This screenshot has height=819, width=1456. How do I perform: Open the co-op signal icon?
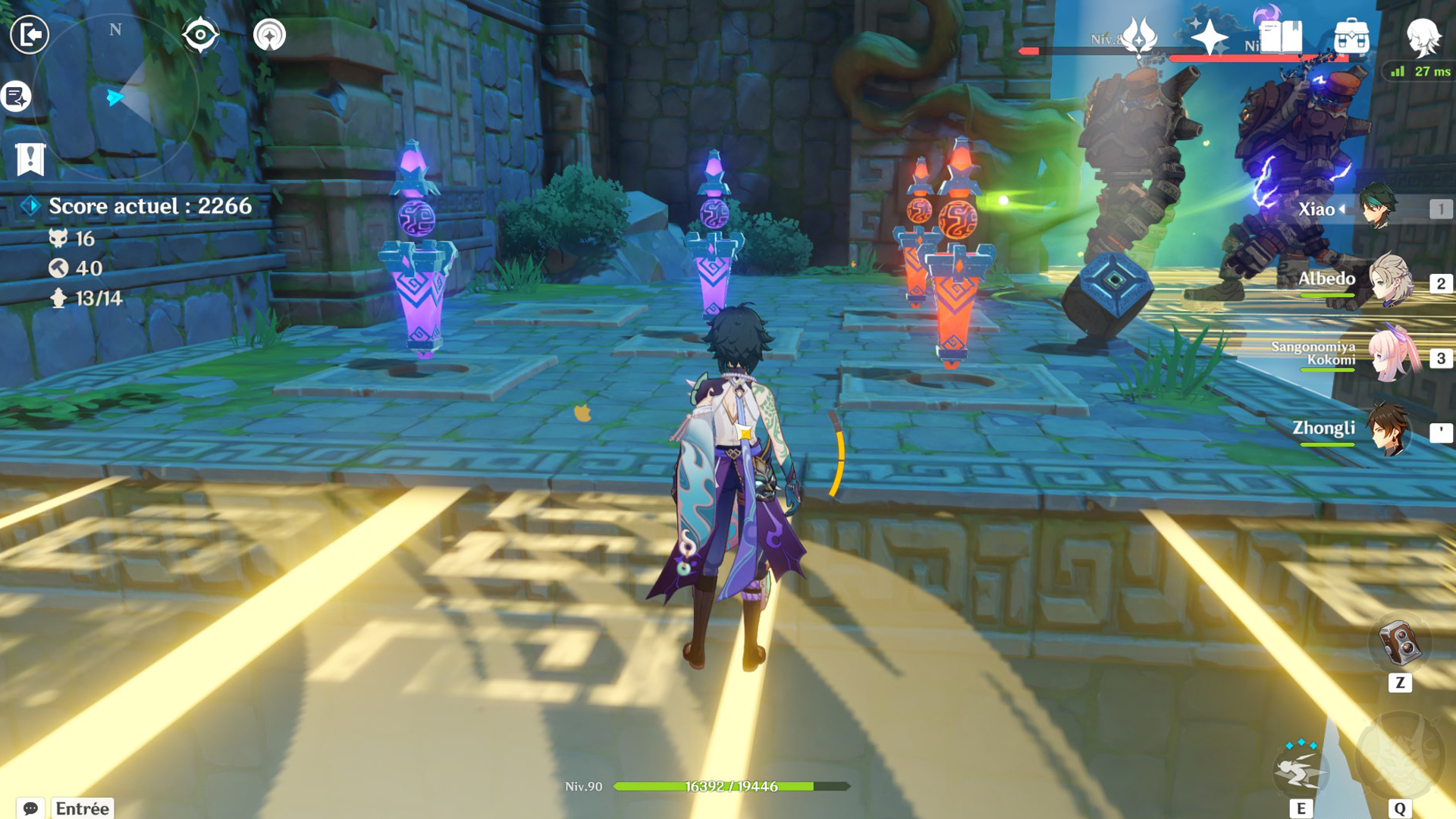coord(269,35)
